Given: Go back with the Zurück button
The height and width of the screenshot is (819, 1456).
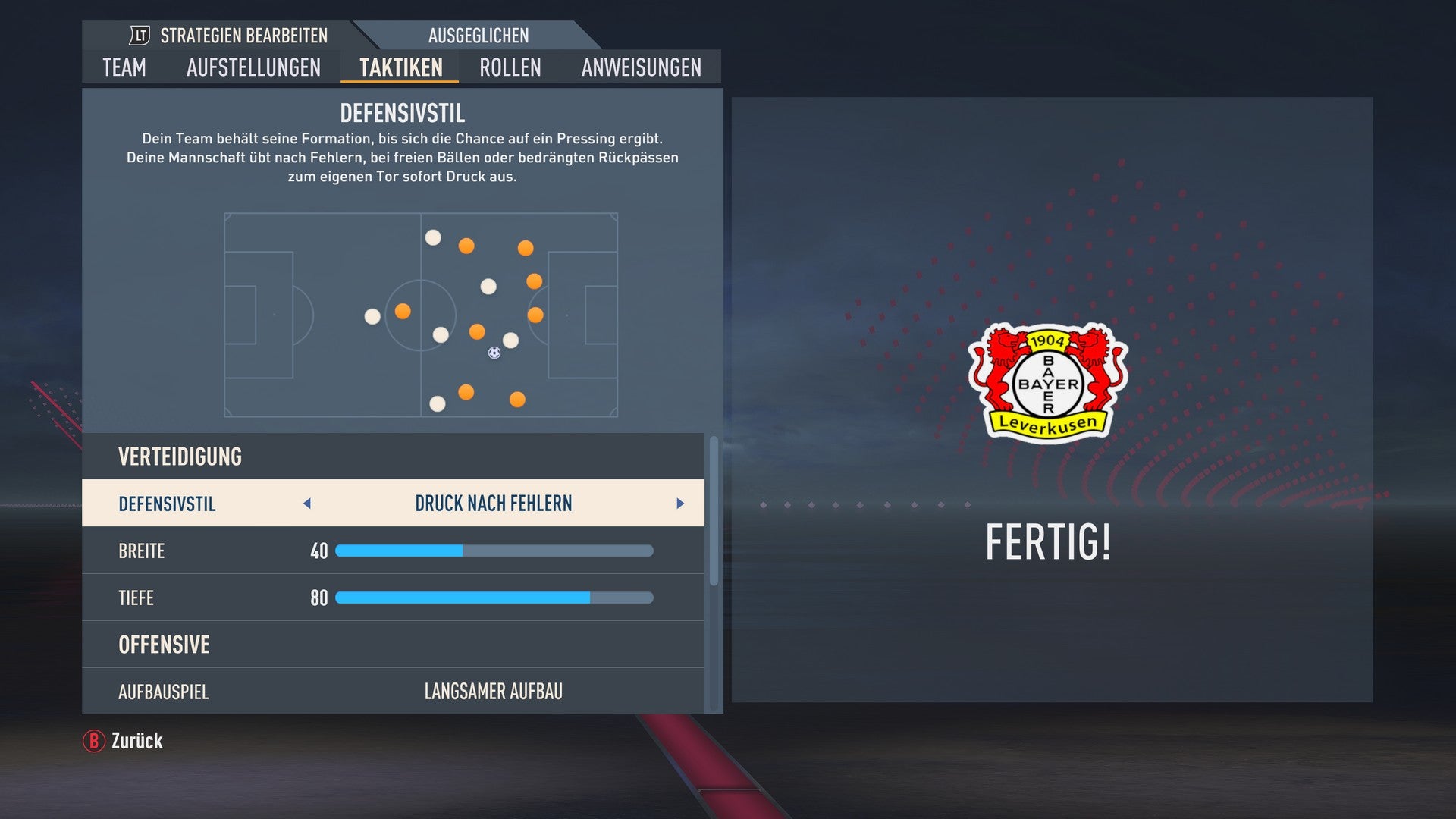Looking at the screenshot, I should (x=124, y=741).
